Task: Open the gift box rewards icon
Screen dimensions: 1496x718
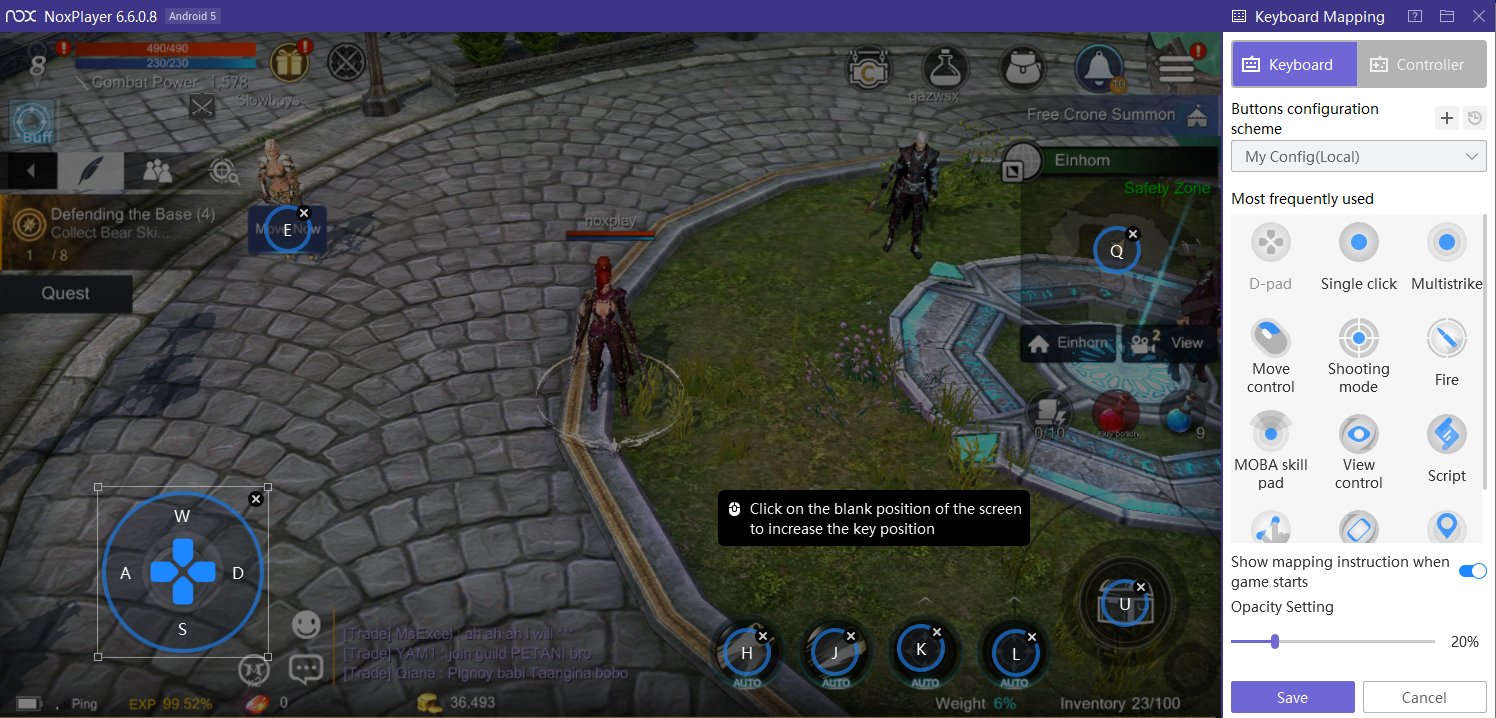Action: coord(289,63)
